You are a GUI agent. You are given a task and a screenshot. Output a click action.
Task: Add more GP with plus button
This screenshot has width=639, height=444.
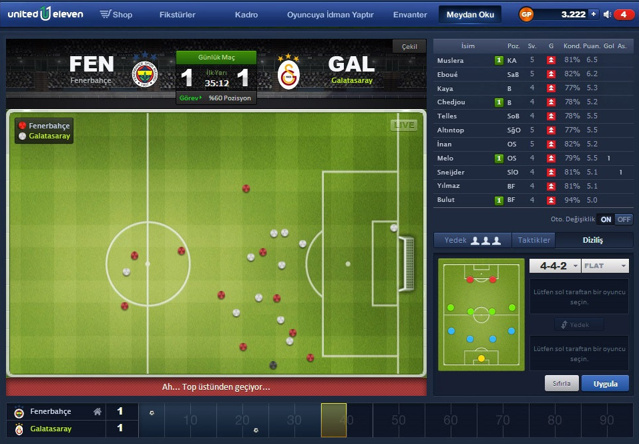click(595, 15)
